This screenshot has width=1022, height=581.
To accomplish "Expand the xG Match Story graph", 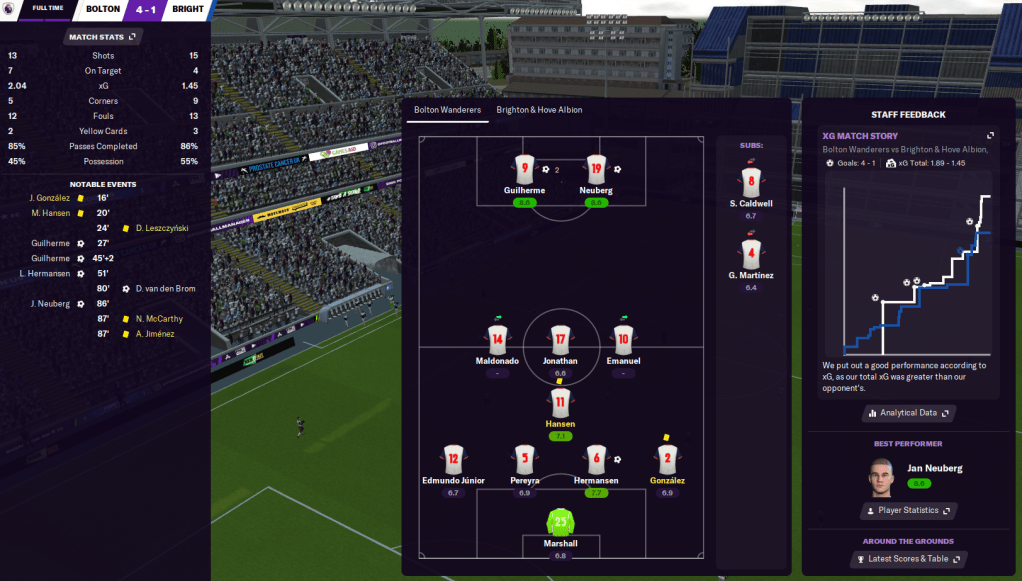I will click(990, 136).
